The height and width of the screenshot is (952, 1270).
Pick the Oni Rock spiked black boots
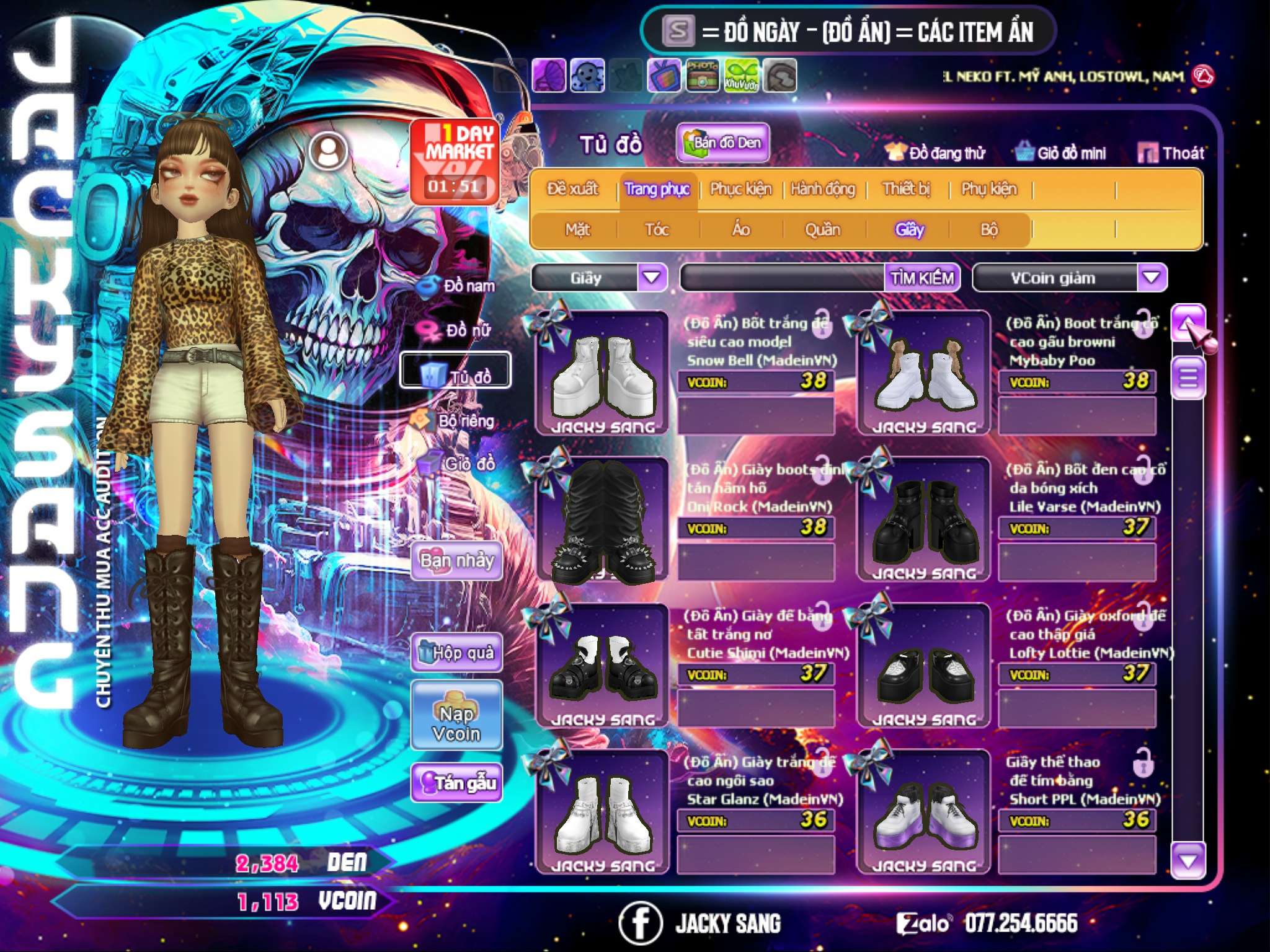603,521
